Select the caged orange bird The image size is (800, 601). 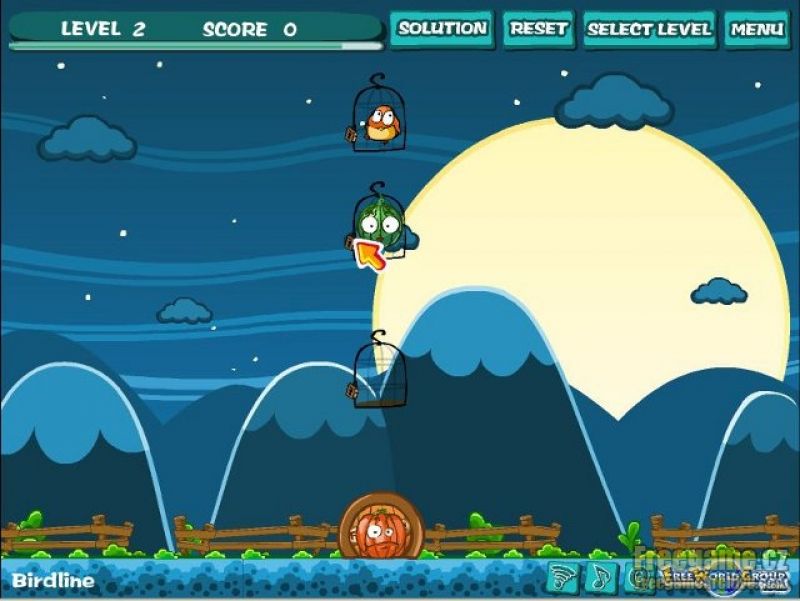[x=380, y=120]
